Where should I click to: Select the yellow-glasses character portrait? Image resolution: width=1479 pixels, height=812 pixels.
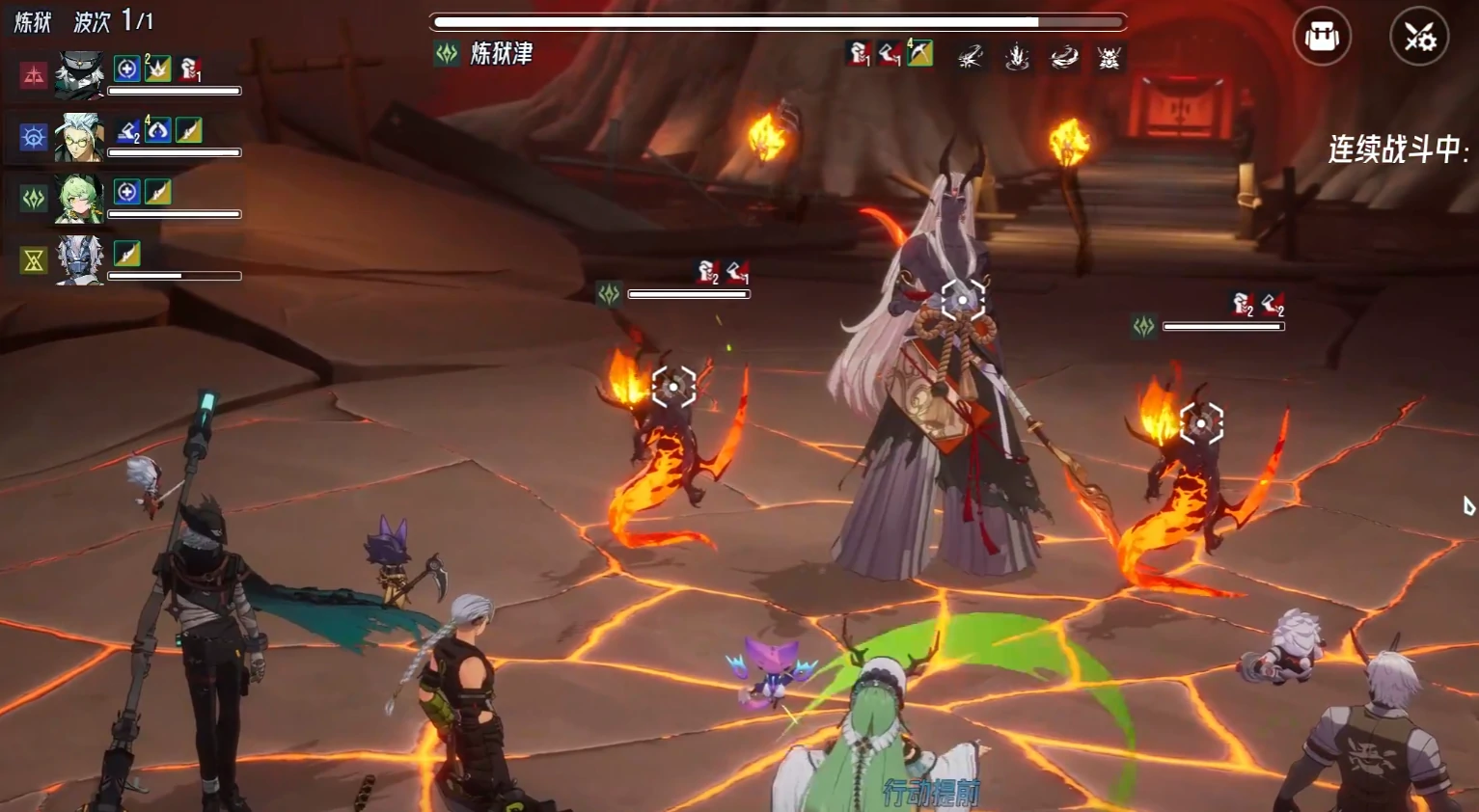coord(78,136)
